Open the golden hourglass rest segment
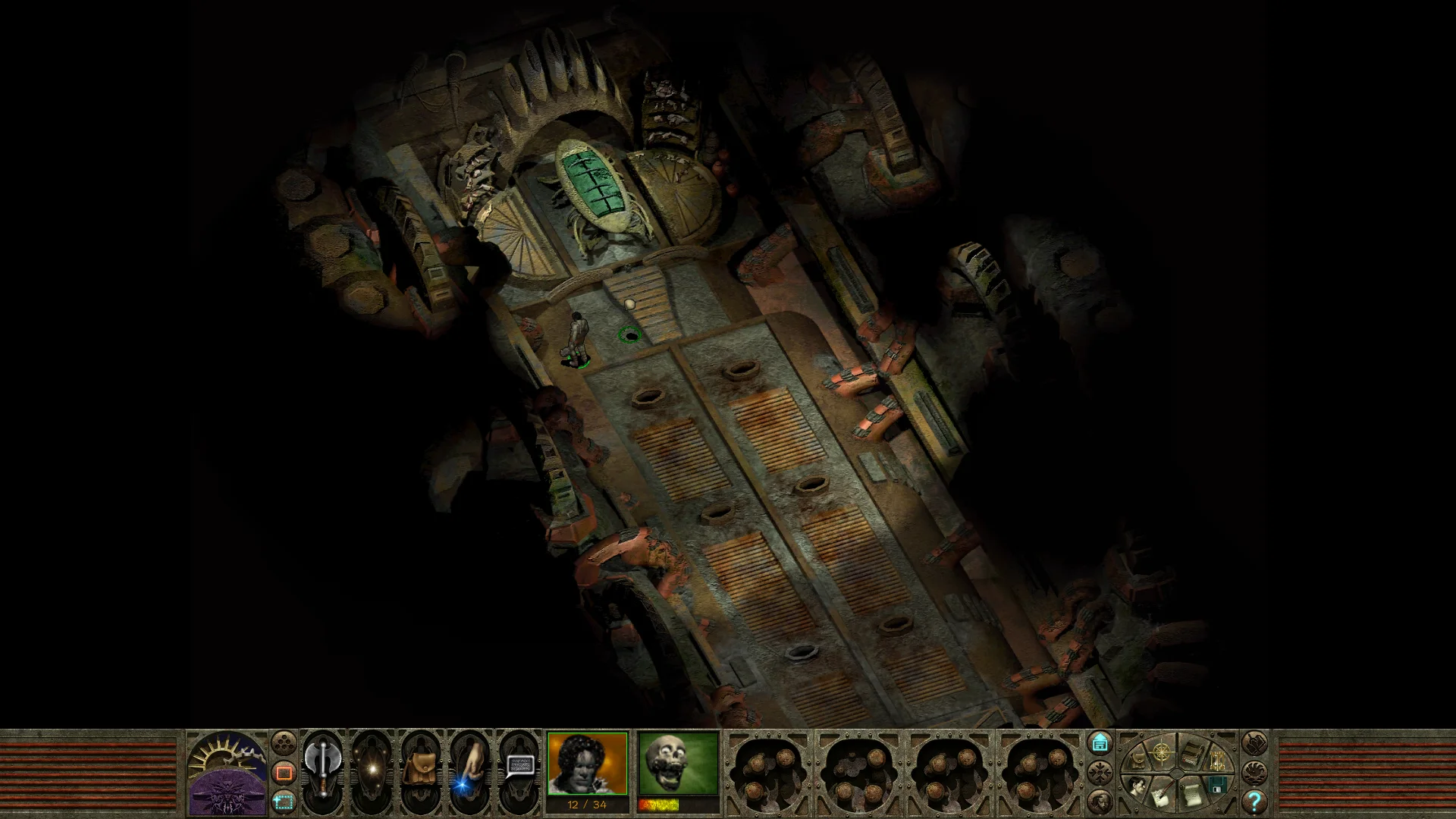1456x819 pixels. (1216, 761)
